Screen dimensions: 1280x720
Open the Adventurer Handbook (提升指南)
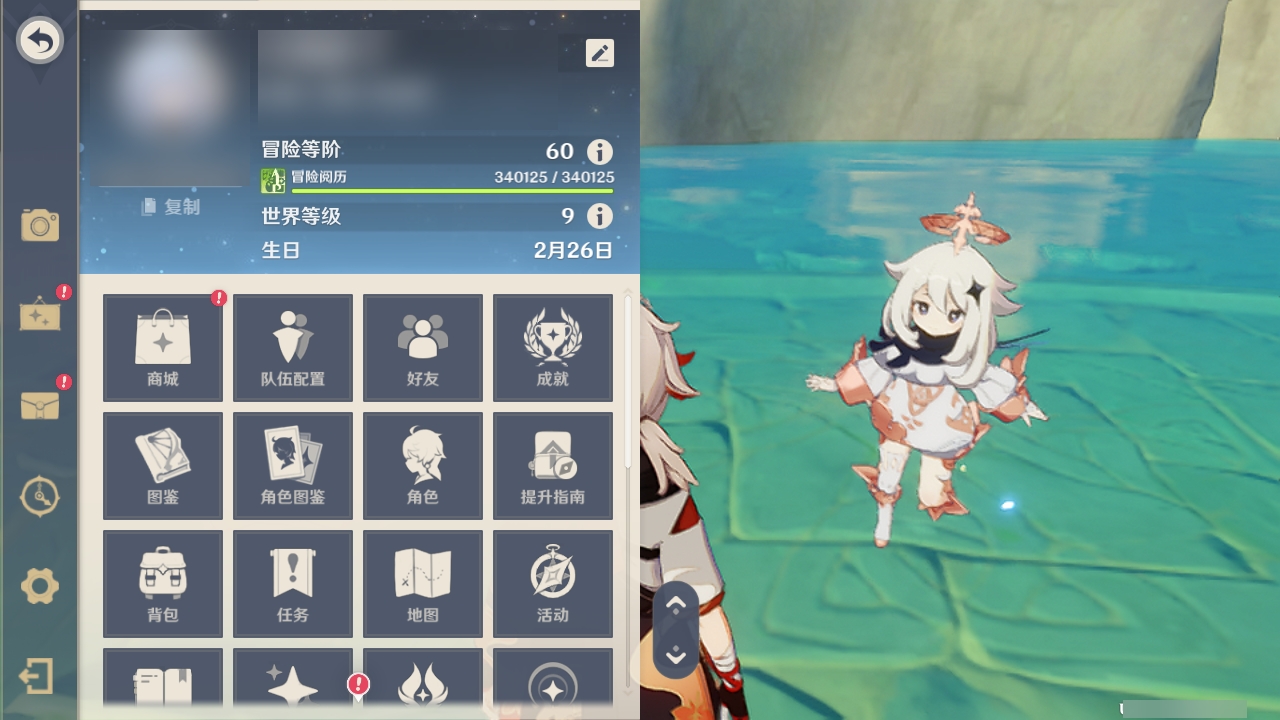tap(553, 465)
